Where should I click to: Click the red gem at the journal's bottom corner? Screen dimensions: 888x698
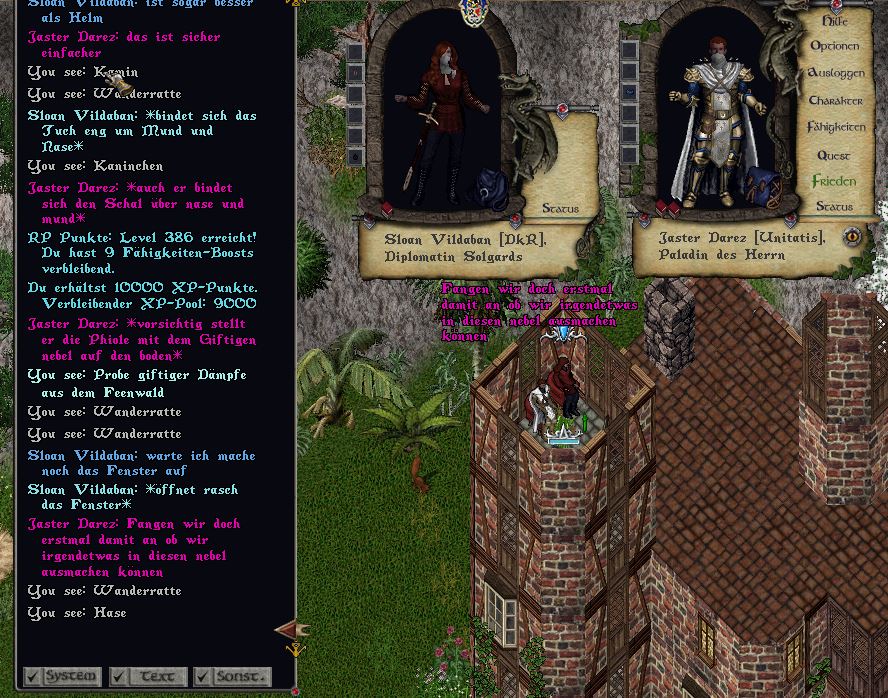pos(295,690)
